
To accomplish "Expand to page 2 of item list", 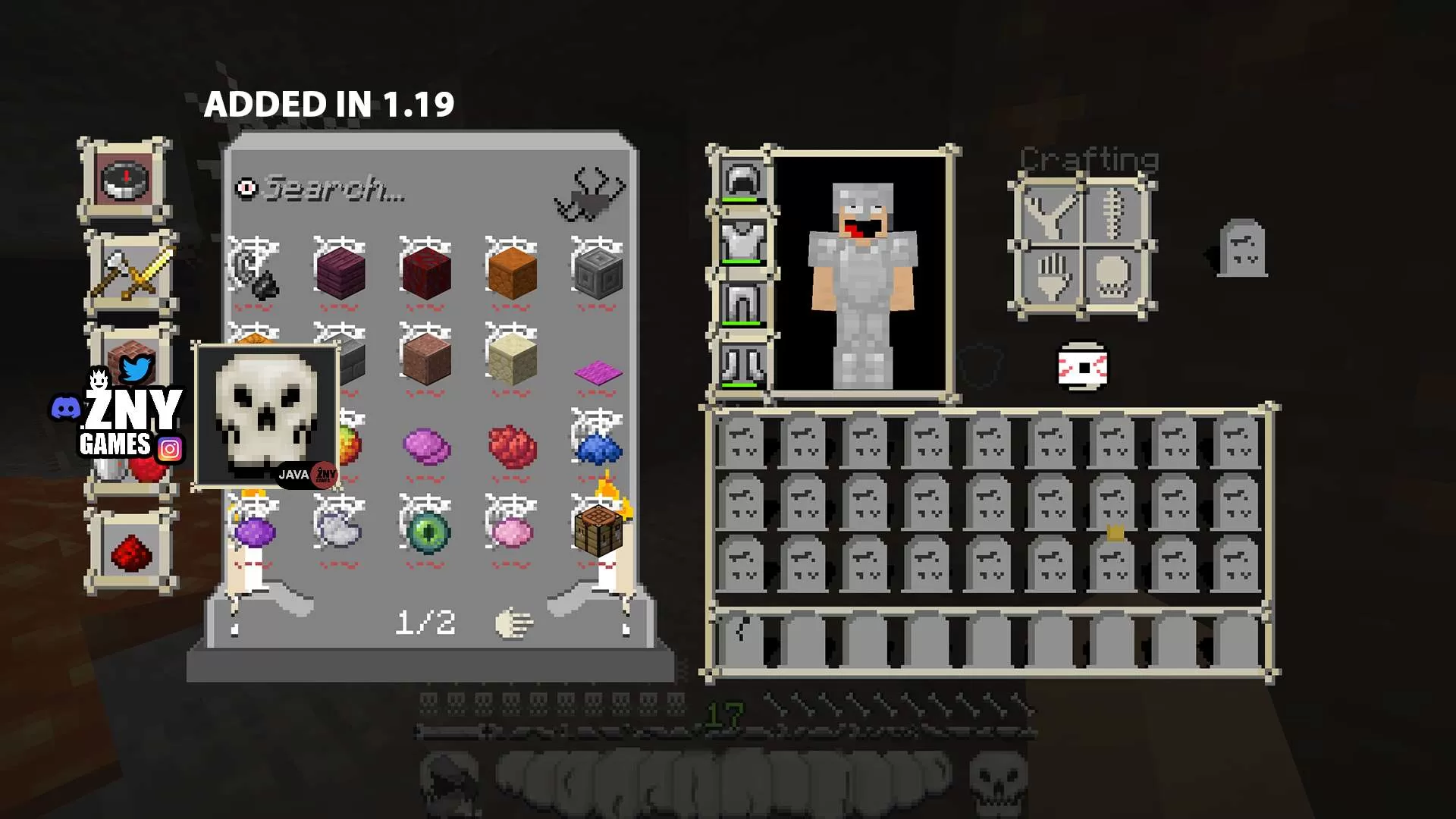I will coord(426,622).
